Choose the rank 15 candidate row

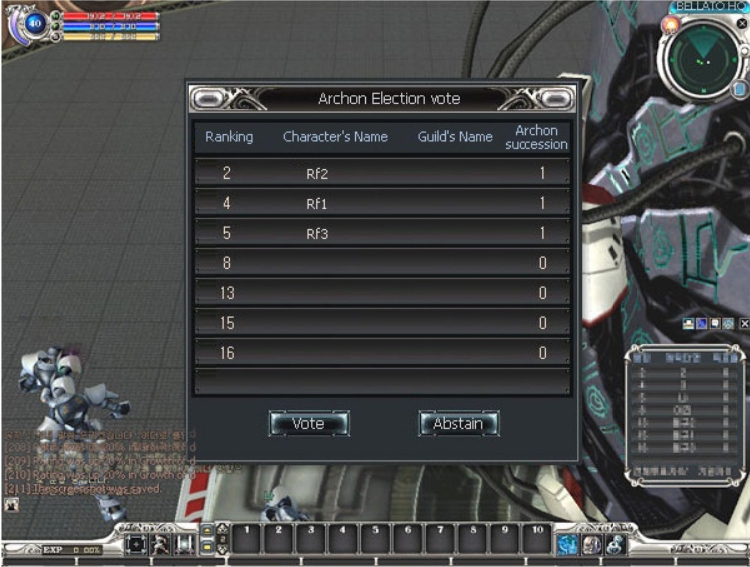382,323
